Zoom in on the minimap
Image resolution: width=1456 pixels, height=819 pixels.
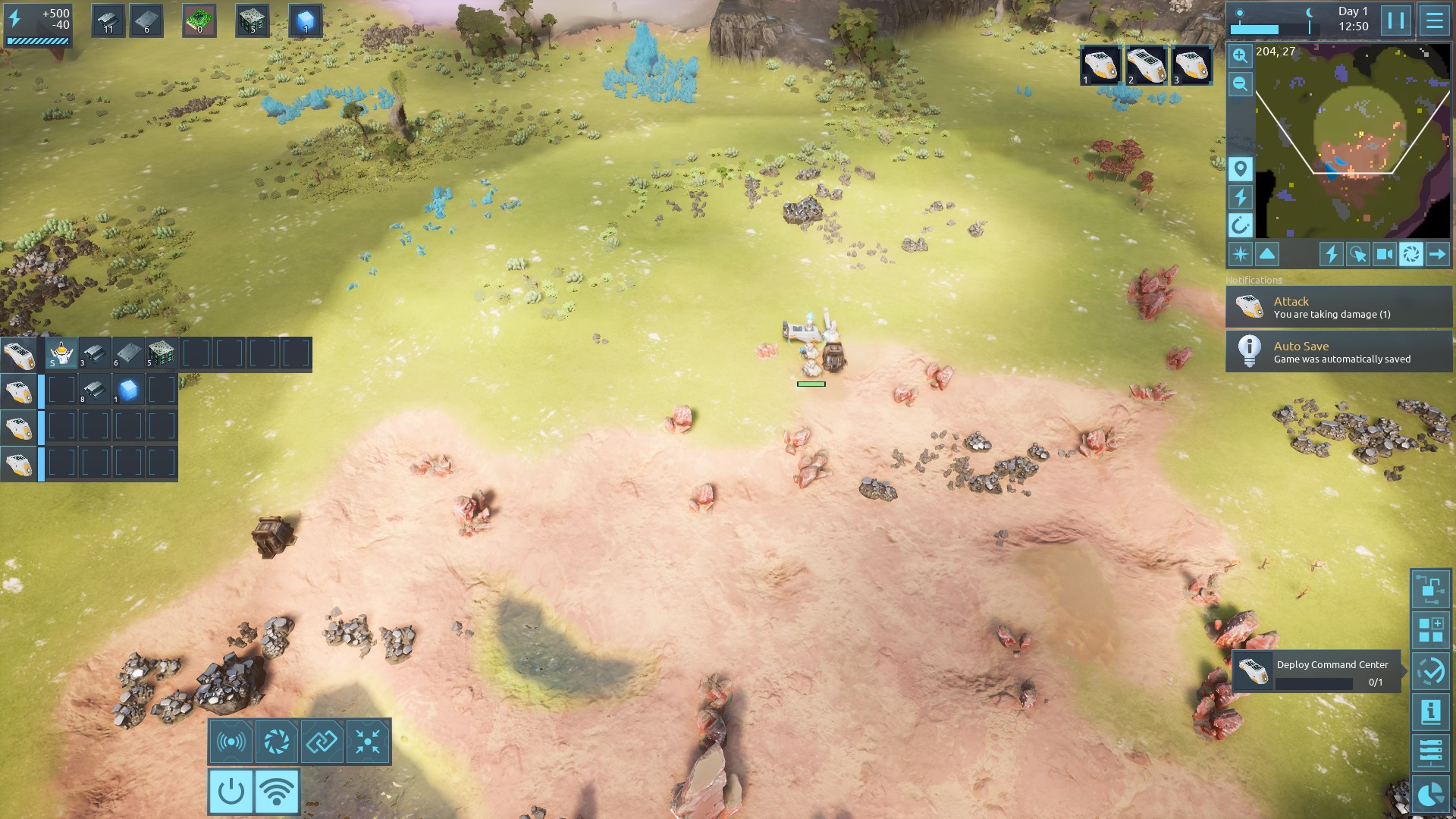click(x=1240, y=55)
